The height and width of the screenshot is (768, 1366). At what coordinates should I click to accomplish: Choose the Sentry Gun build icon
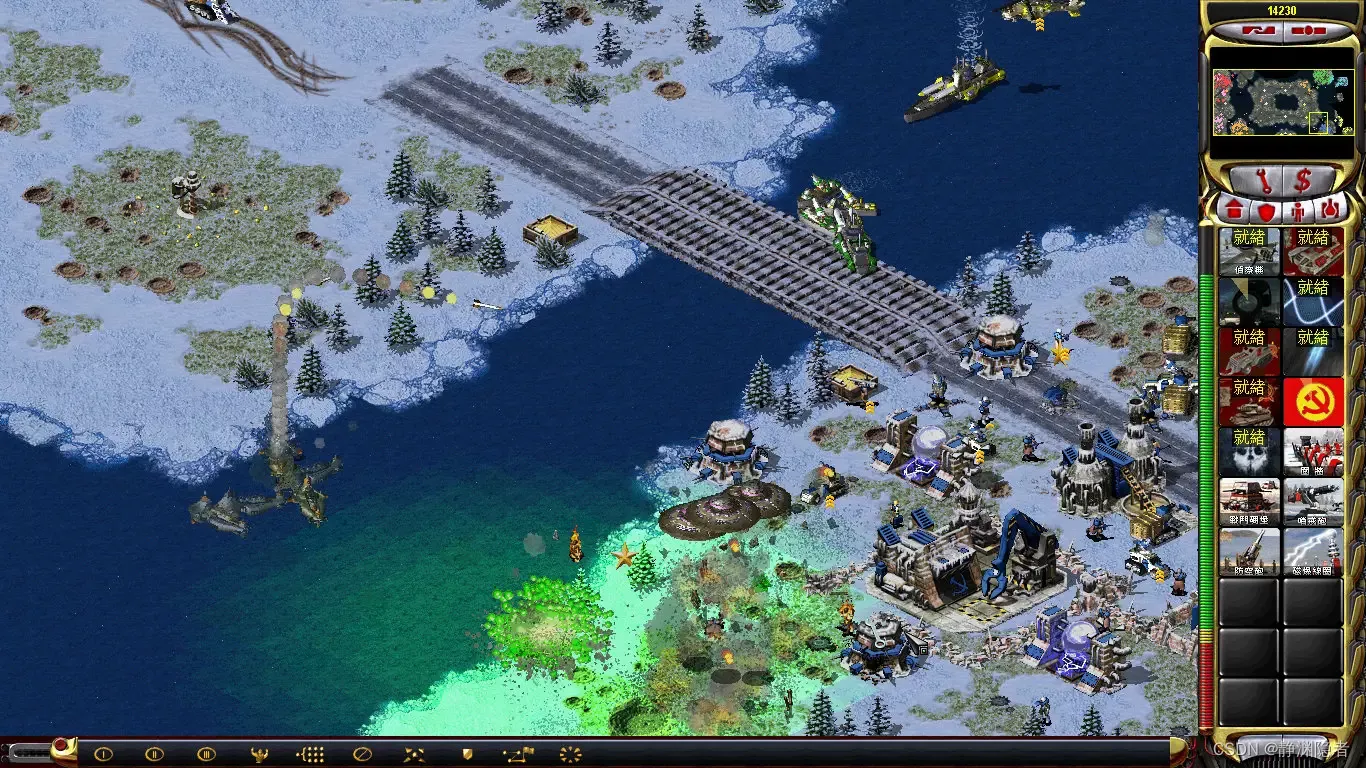pyautogui.click(x=1313, y=501)
